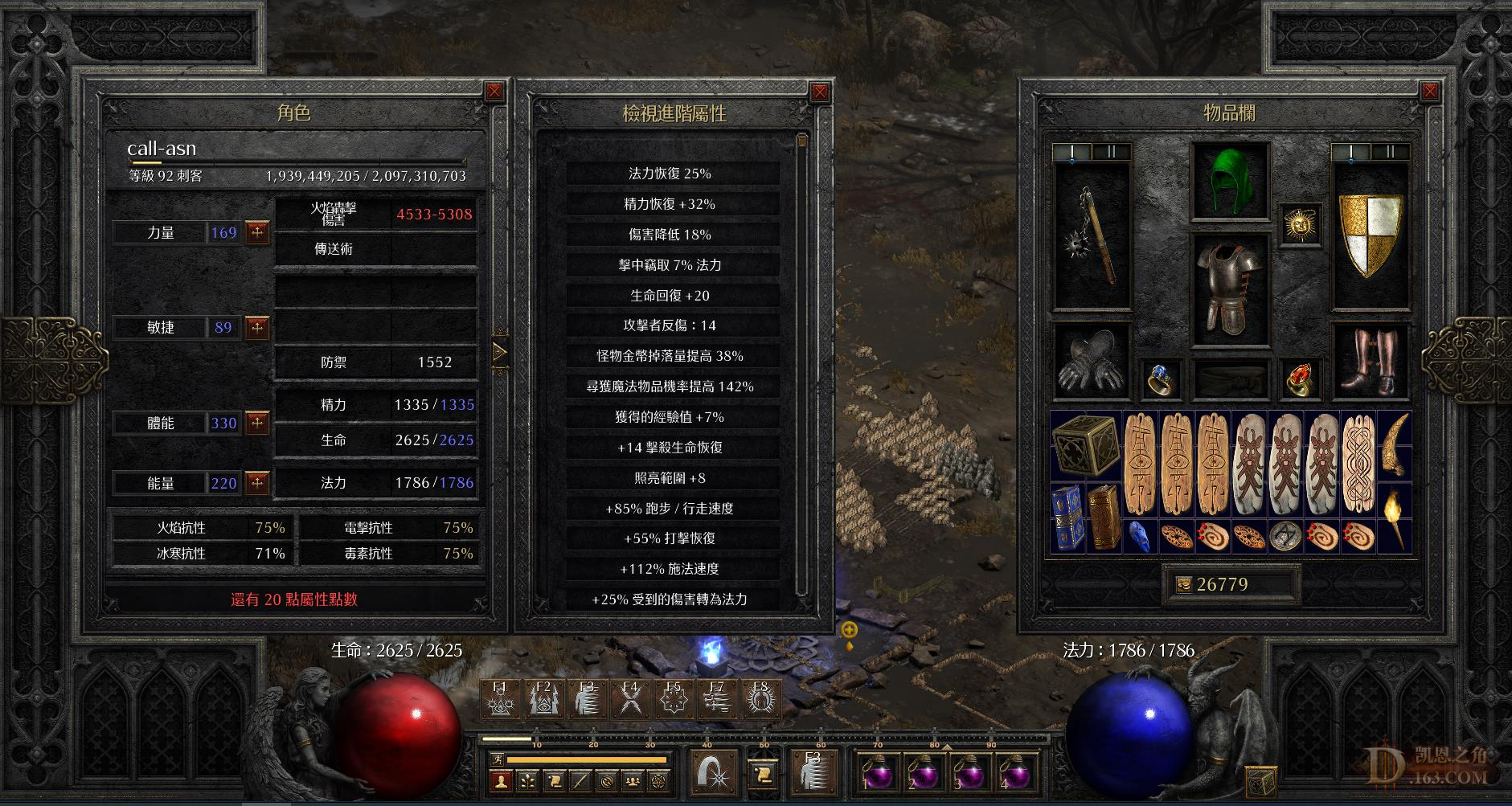Open the left-click skill selector
This screenshot has width=1512, height=806.
pos(712,772)
